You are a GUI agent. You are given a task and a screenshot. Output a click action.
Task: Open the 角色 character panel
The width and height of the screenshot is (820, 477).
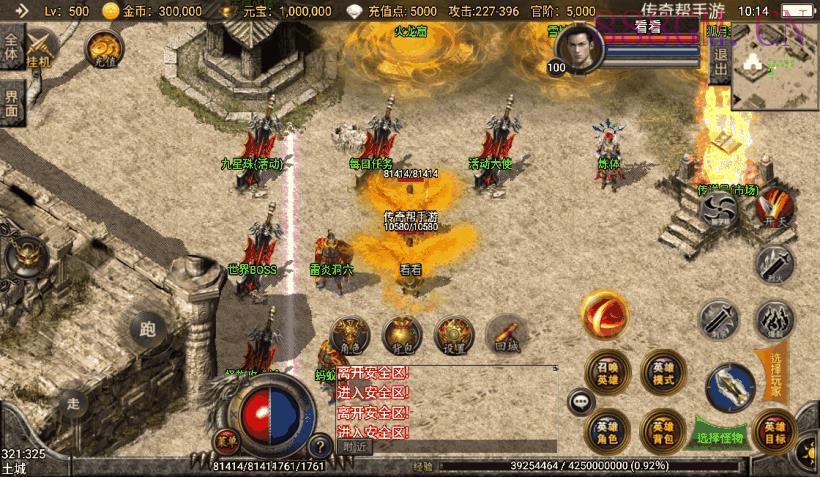[x=351, y=333]
